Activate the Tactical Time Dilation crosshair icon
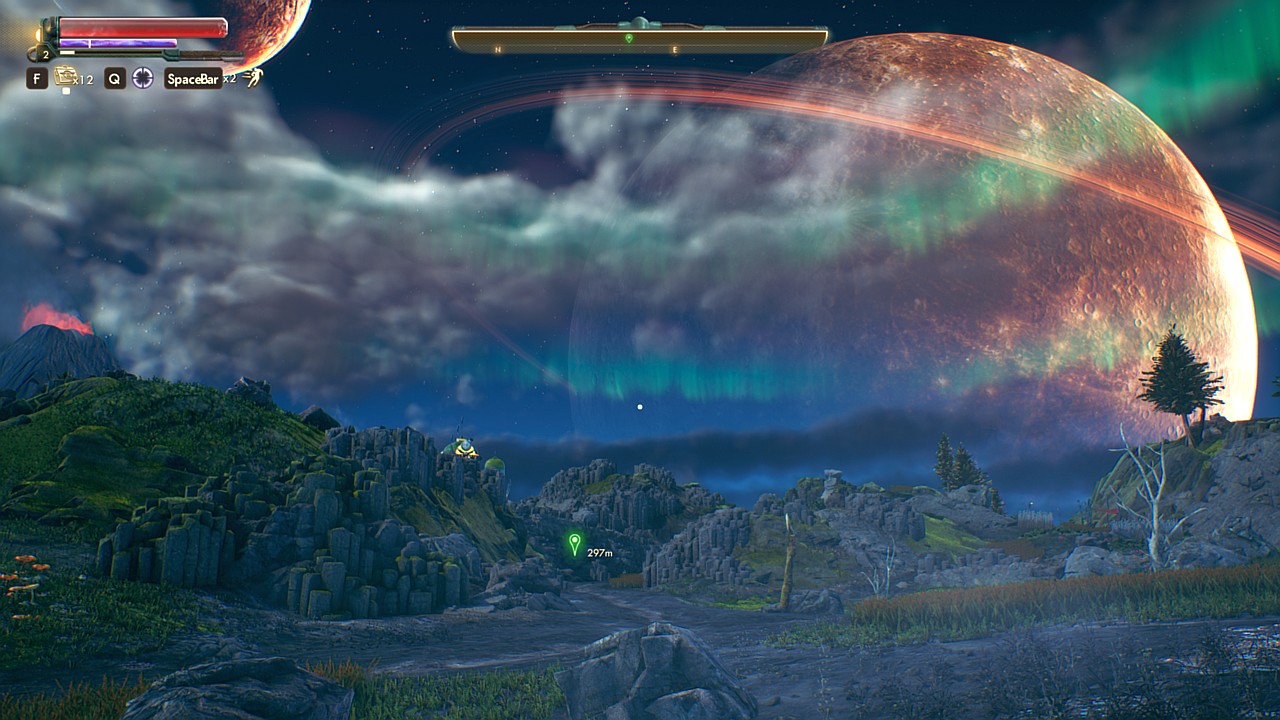Viewport: 1280px width, 720px height. [143, 78]
